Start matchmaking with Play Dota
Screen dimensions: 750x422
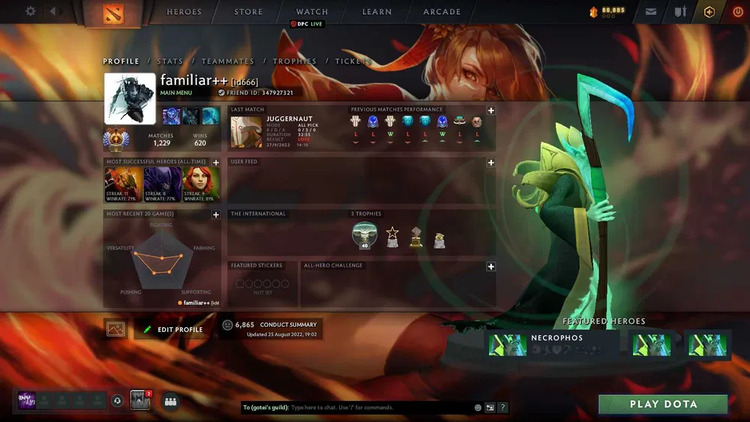(663, 405)
